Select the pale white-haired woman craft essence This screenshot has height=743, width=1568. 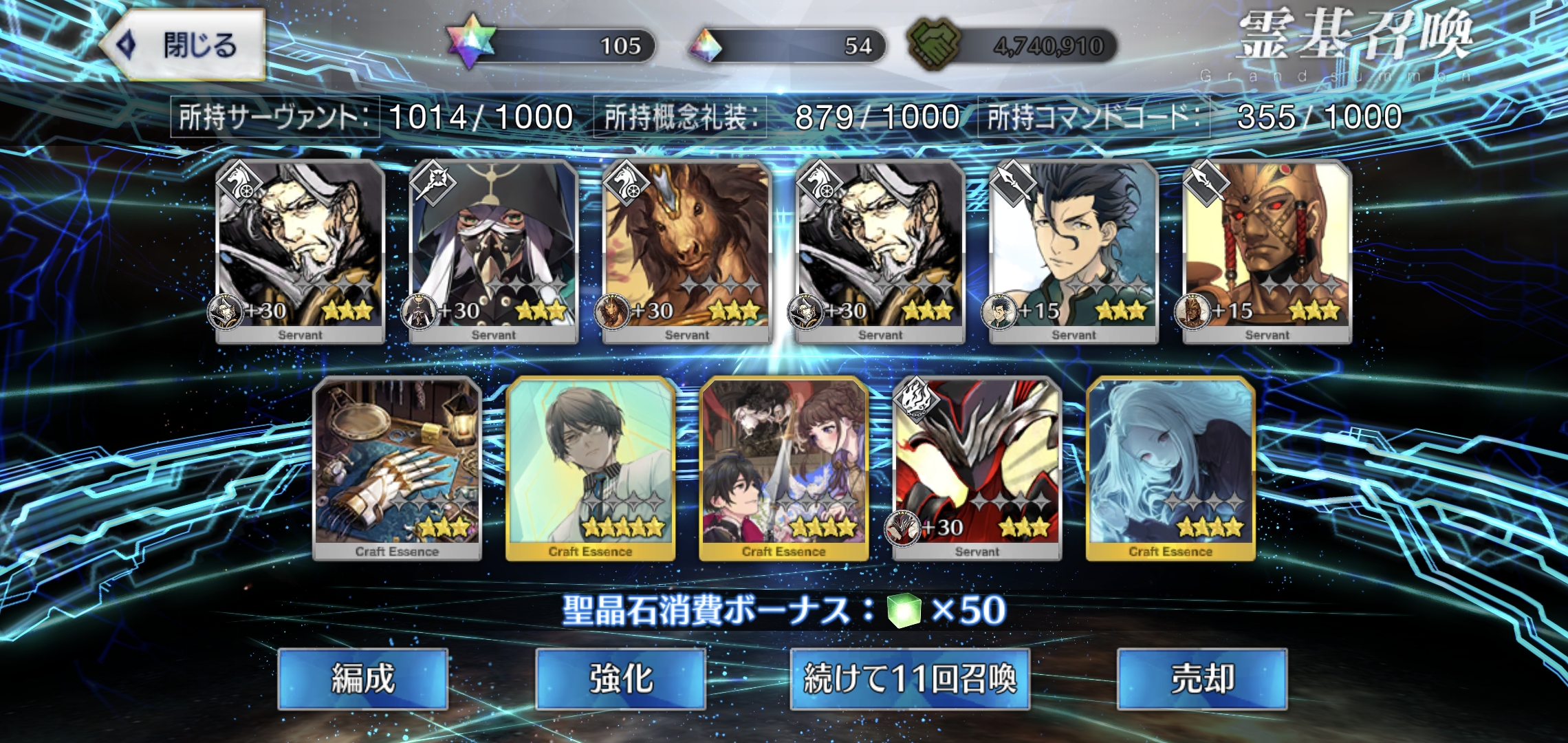[x=1170, y=468]
